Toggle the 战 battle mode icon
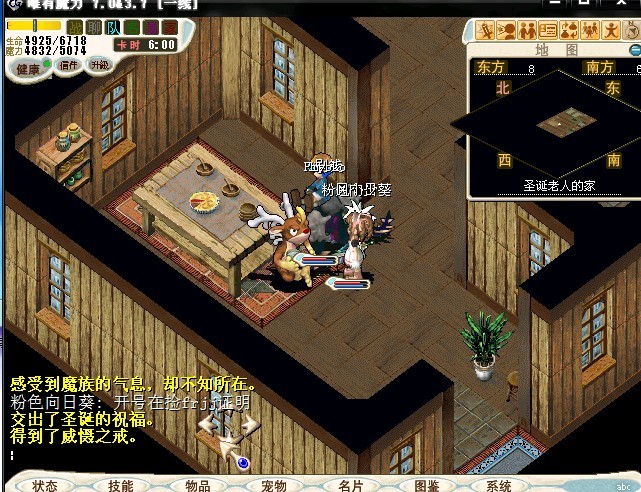Viewport: 641px width, 492px height. (75, 27)
